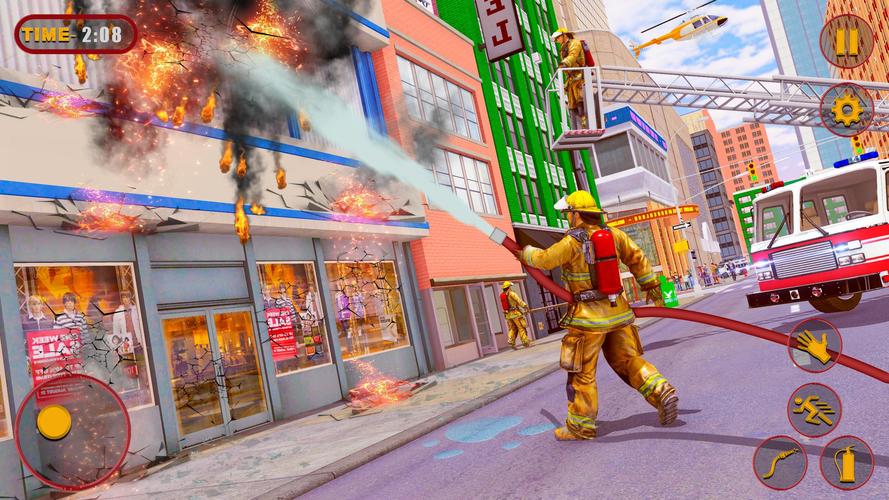The width and height of the screenshot is (889, 500).
Task: Activate the running man sprint button
Action: [x=814, y=409]
